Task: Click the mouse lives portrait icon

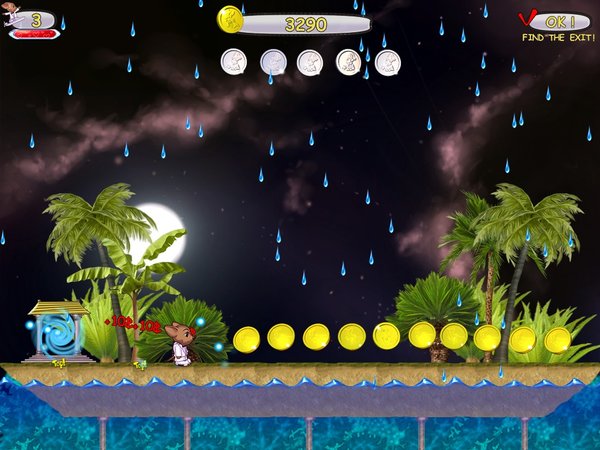Action: [x=14, y=18]
